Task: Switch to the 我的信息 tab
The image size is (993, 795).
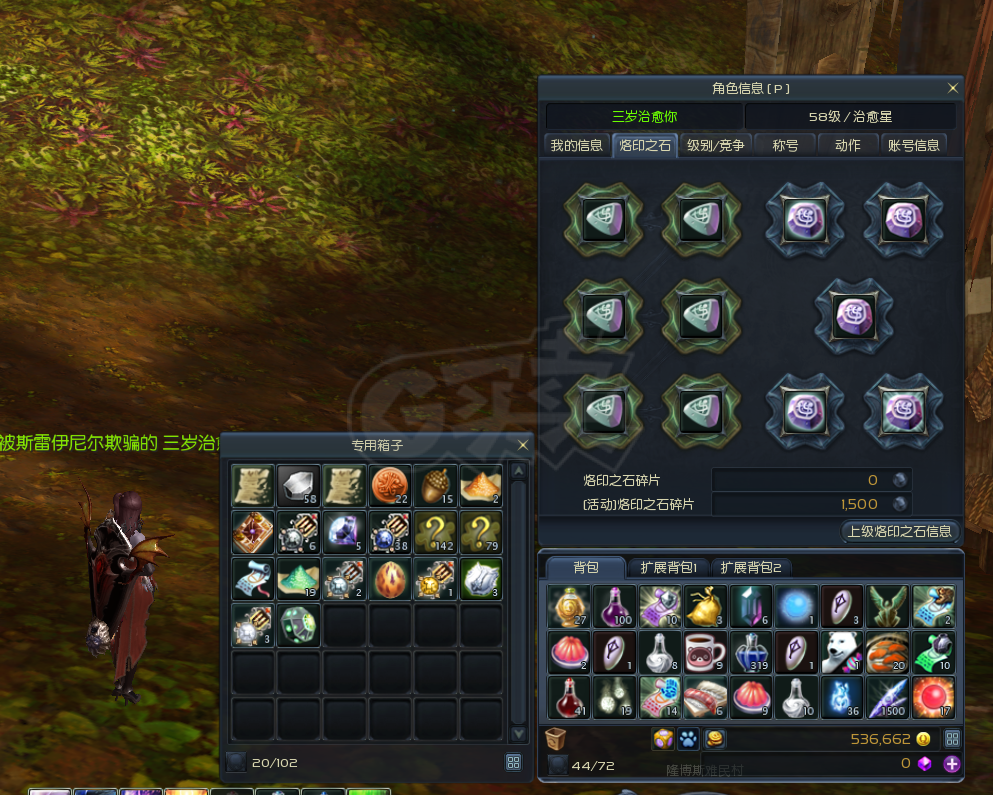Action: click(x=577, y=145)
